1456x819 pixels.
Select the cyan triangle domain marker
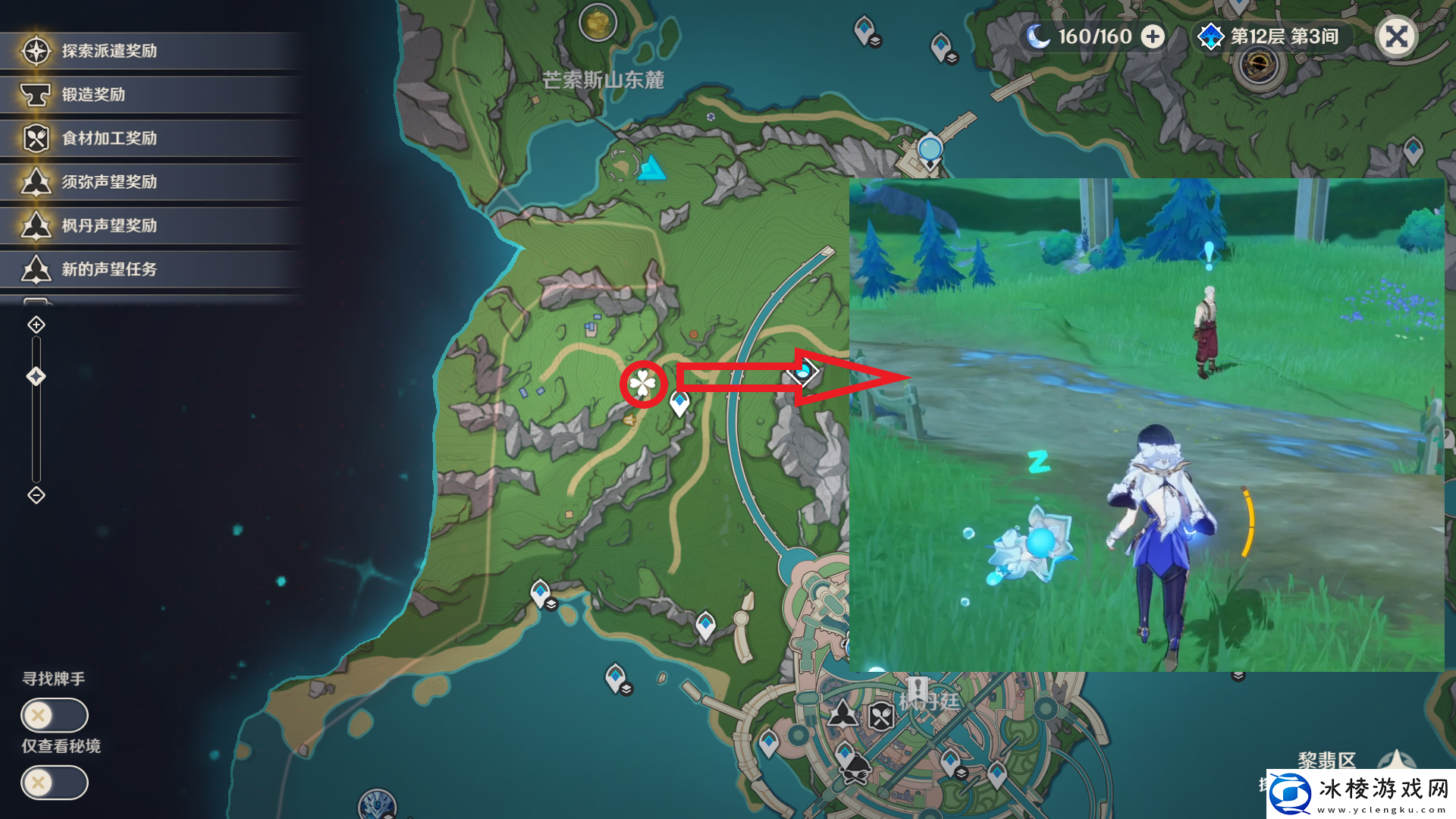pos(651,168)
